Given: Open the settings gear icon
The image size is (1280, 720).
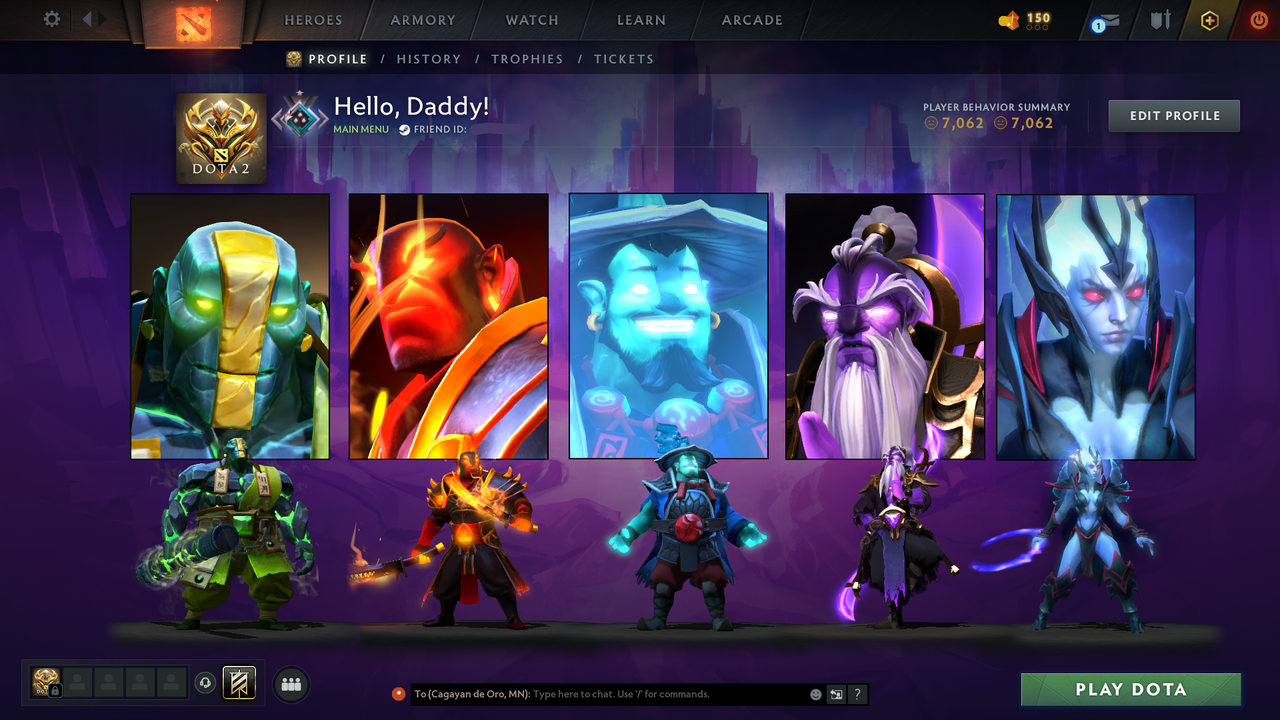Looking at the screenshot, I should (51, 18).
